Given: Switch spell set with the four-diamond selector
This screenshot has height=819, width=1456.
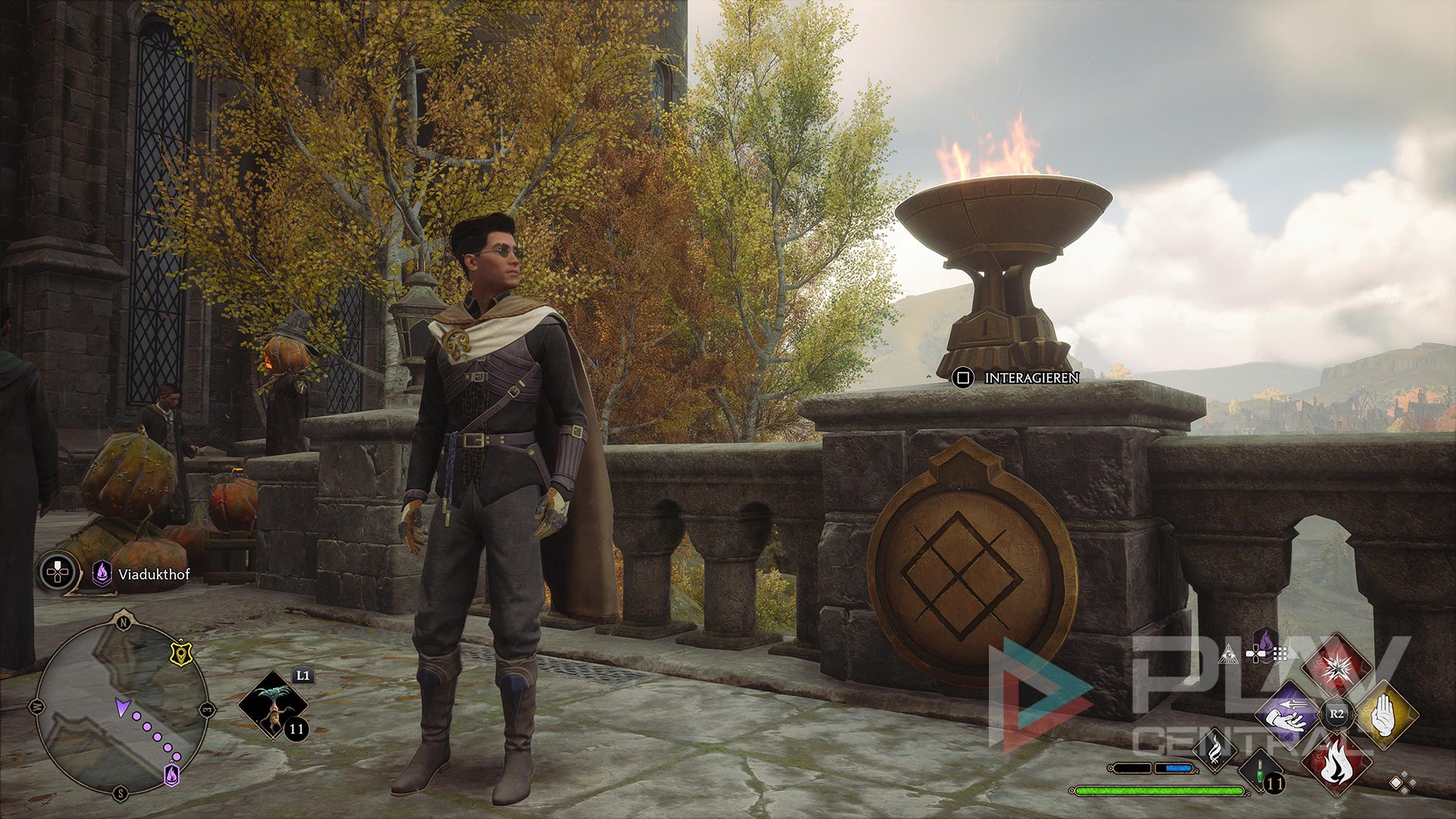Looking at the screenshot, I should pyautogui.click(x=1402, y=783).
